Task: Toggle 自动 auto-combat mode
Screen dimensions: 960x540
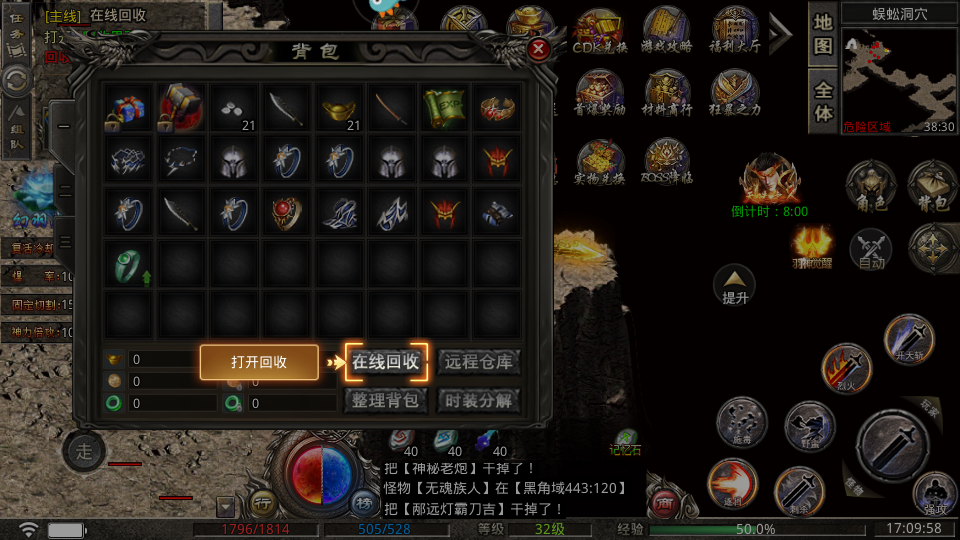Action: 870,250
